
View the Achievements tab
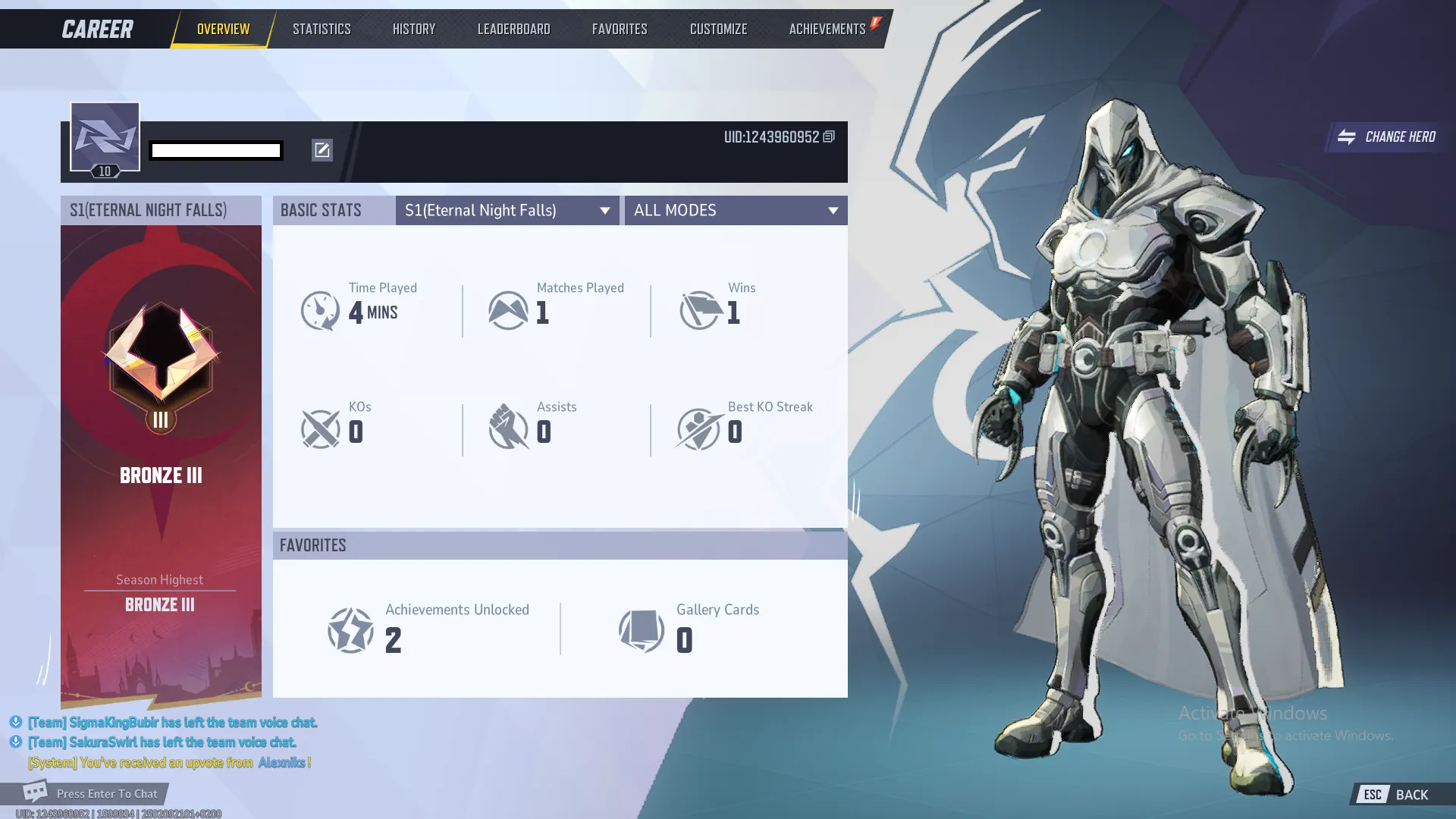tap(827, 29)
